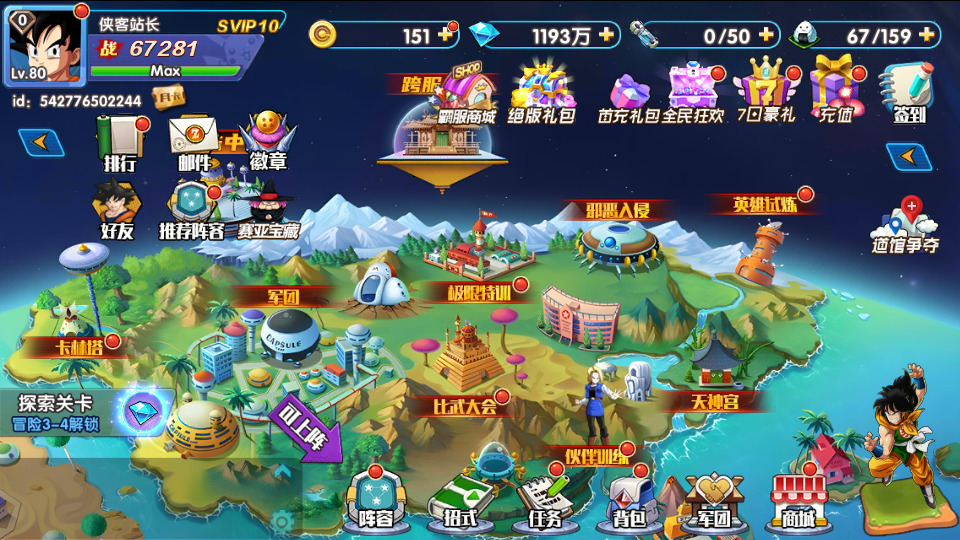Image resolution: width=960 pixels, height=540 pixels.
Task: Open the 推荐阵容 recommended lineup icon
Action: pos(192,210)
